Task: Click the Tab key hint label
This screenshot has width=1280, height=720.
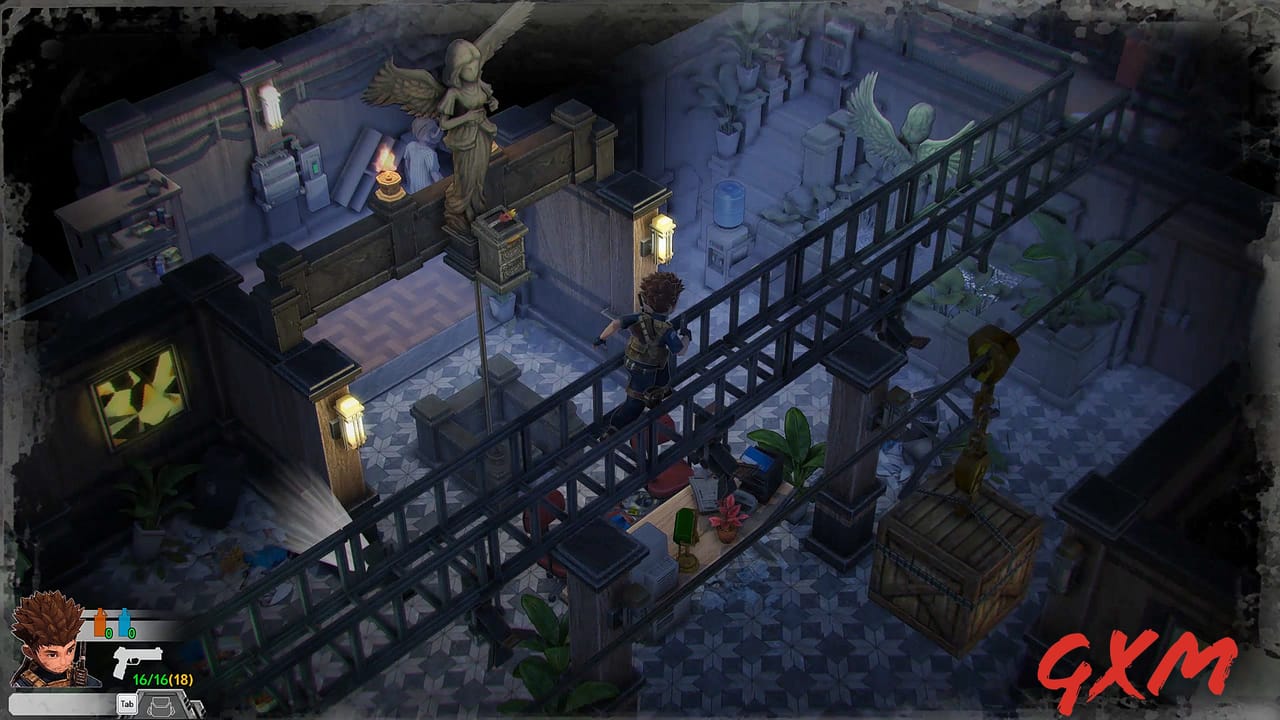Action: pos(127,704)
